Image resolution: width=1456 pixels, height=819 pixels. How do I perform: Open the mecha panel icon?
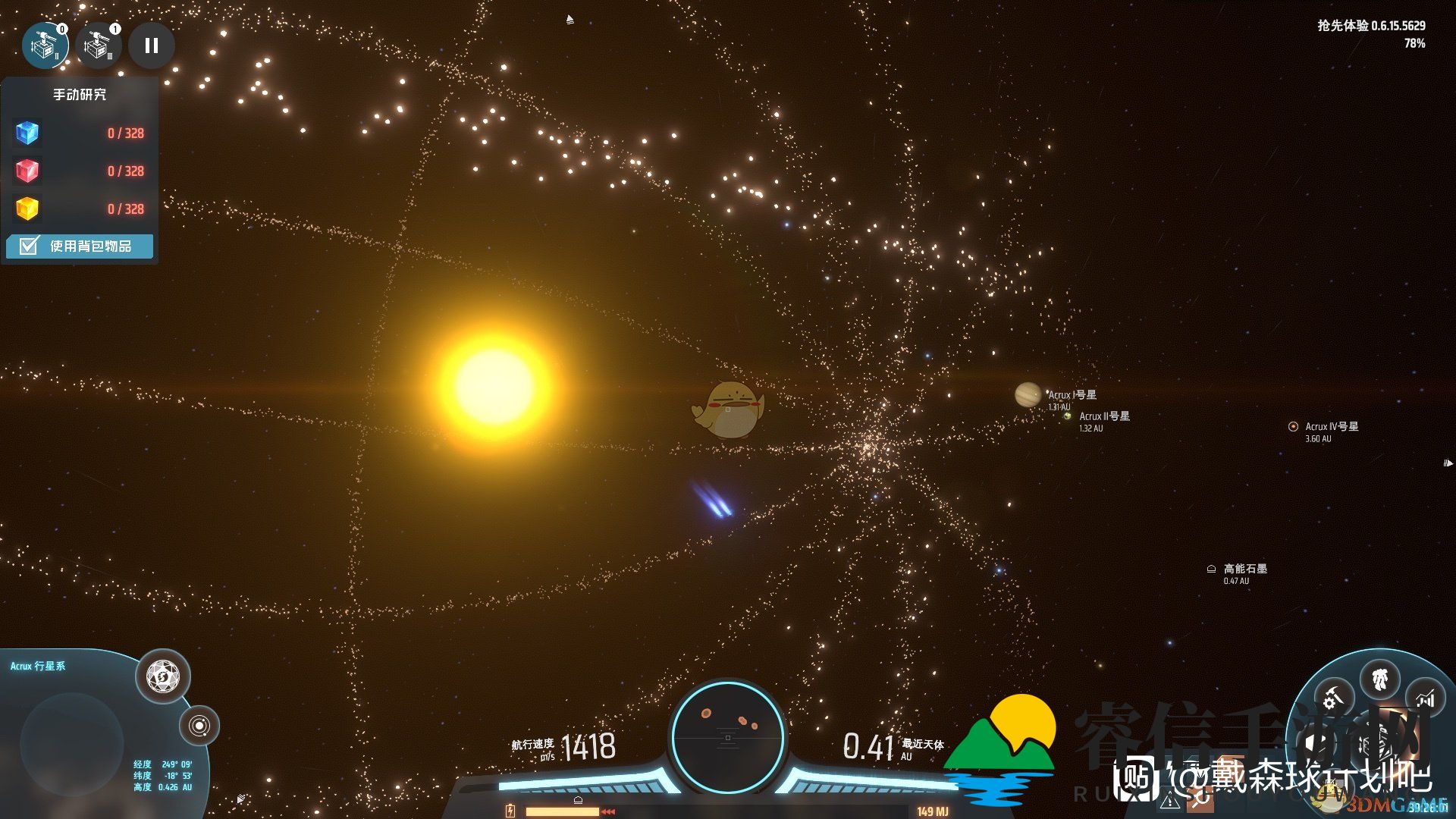pos(1380,679)
